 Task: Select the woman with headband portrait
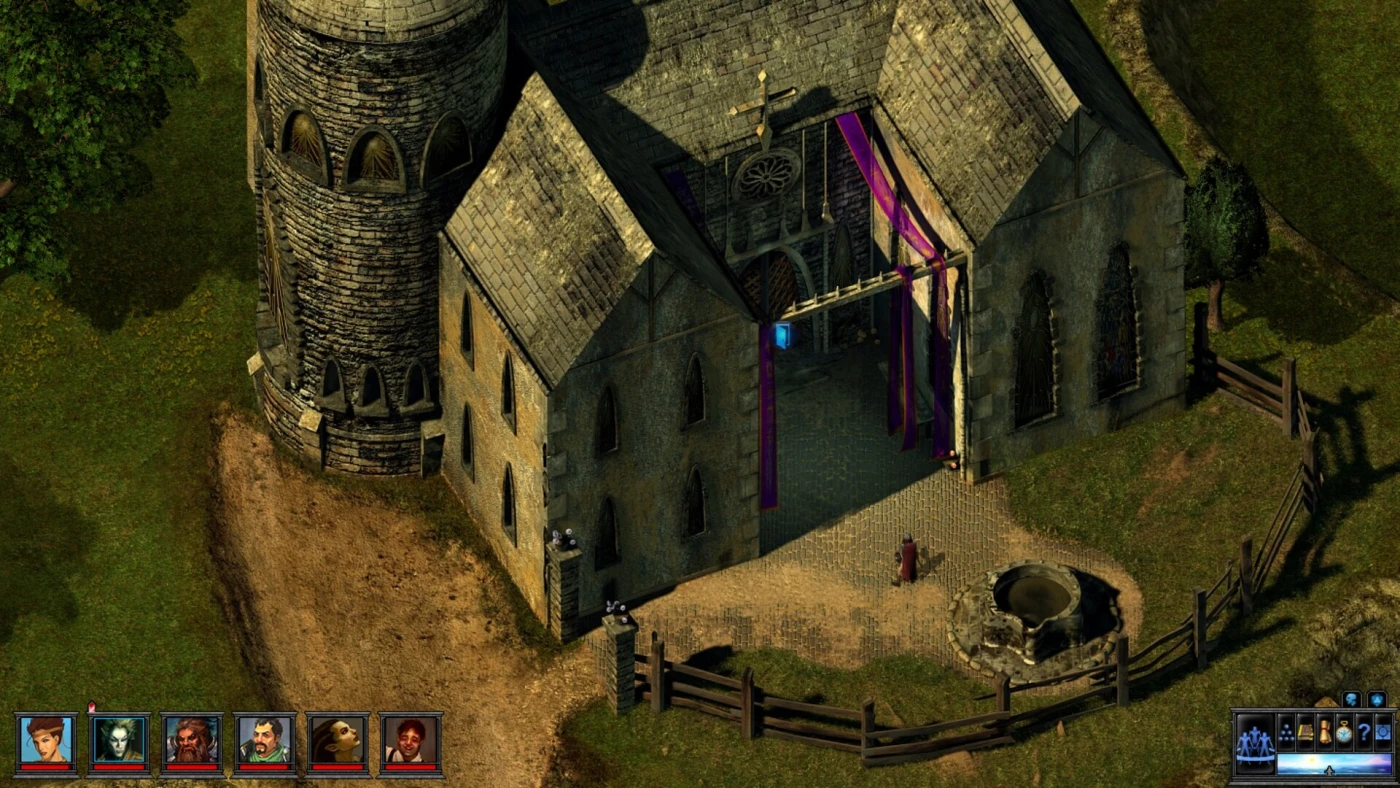(46, 742)
